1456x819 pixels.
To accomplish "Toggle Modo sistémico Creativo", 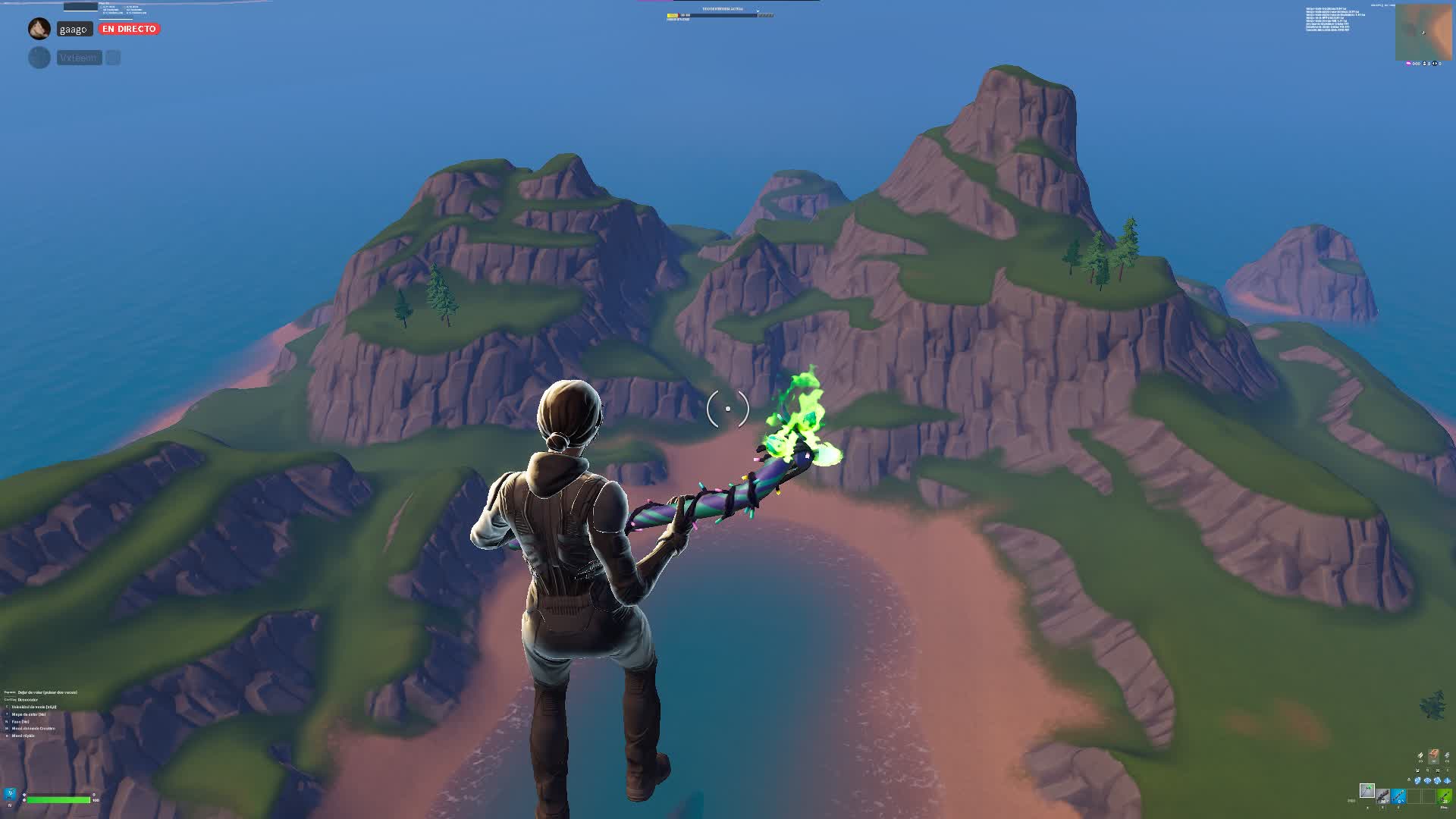I will [33, 729].
